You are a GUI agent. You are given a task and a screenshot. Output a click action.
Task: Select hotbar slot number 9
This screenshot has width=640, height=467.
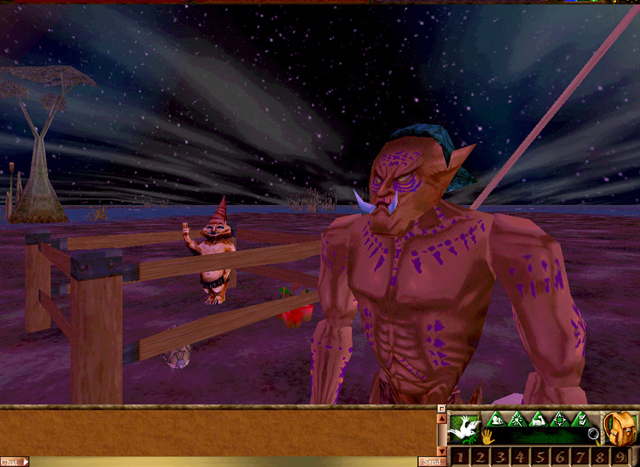pos(620,457)
